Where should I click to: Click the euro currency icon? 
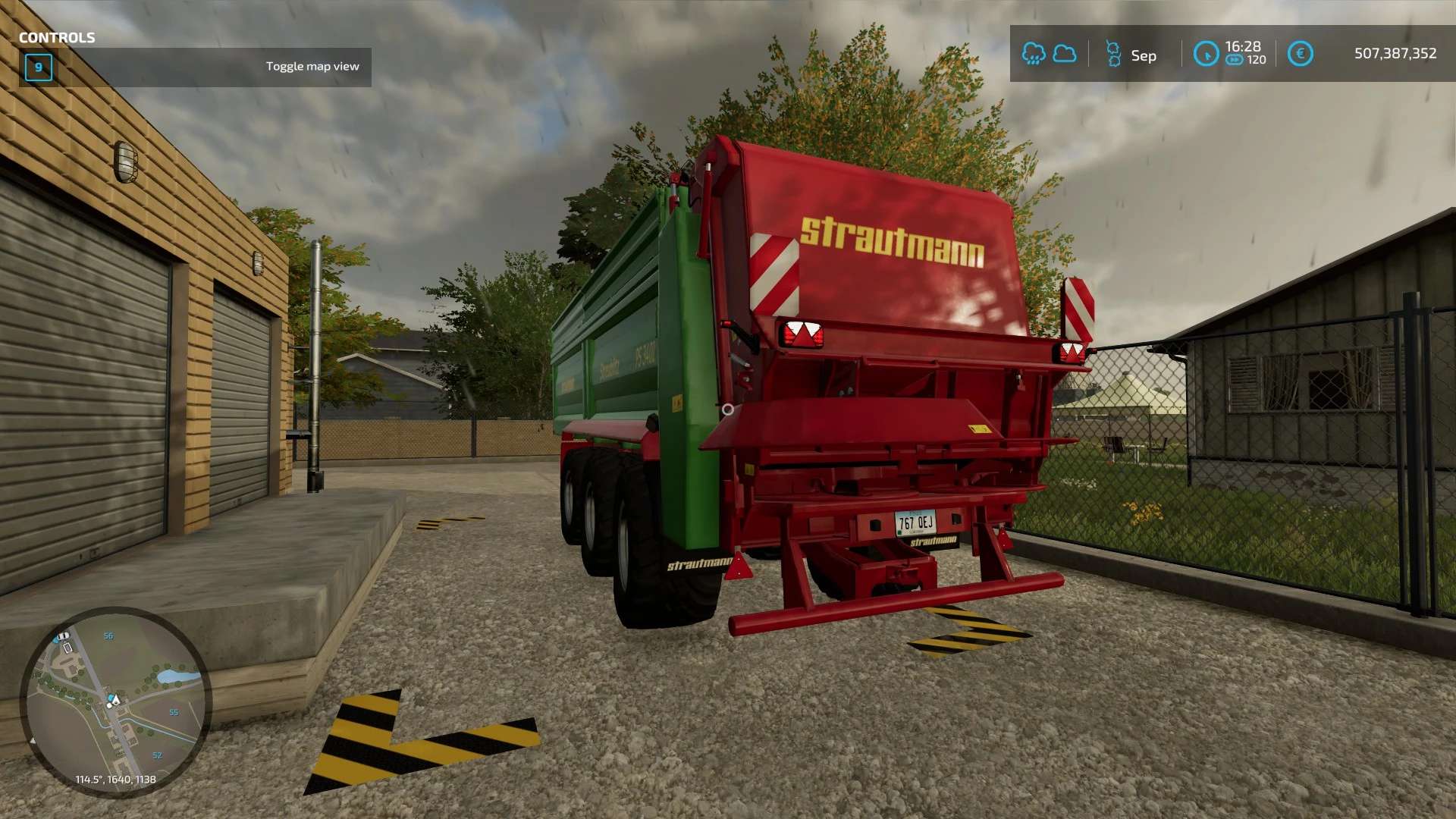[1300, 54]
